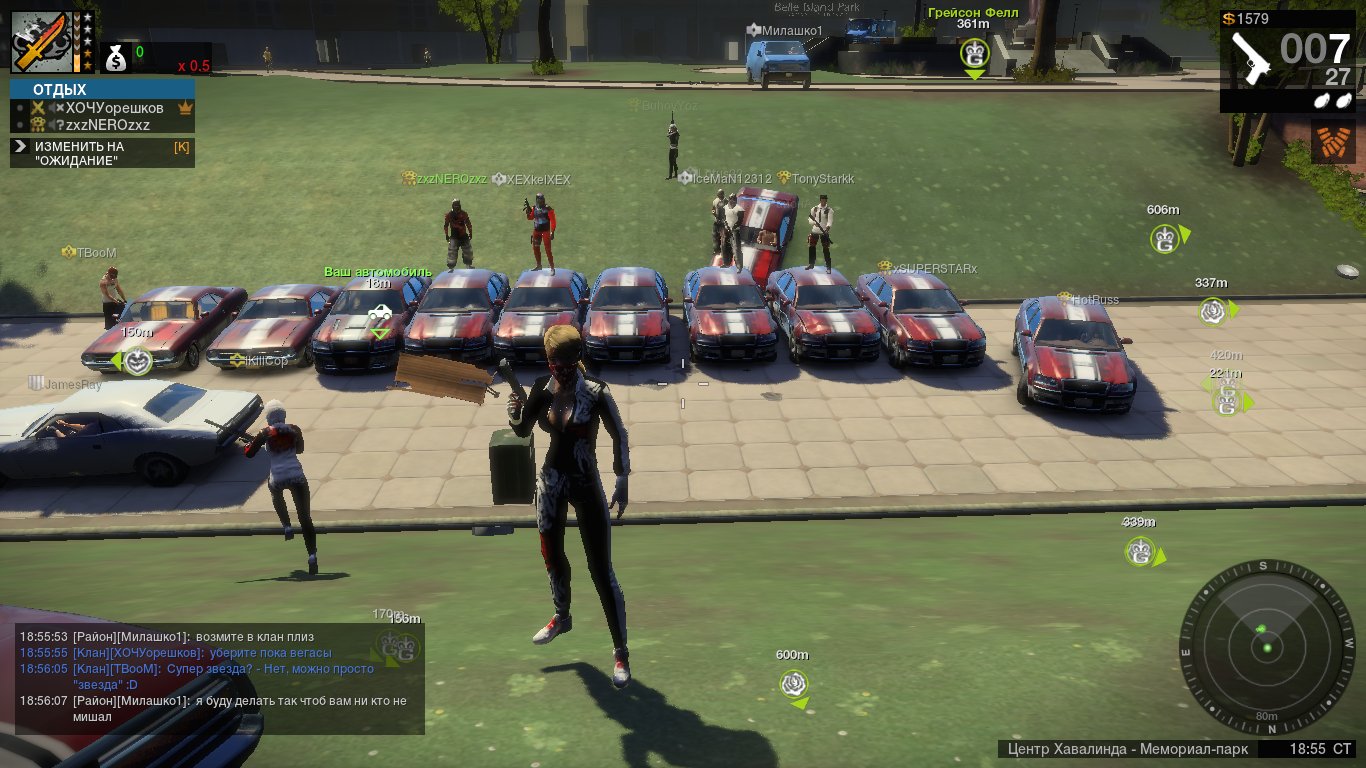Screen dimensions: 1366x768
Task: Select group member ХОЧУорешков
Action: 114,108
